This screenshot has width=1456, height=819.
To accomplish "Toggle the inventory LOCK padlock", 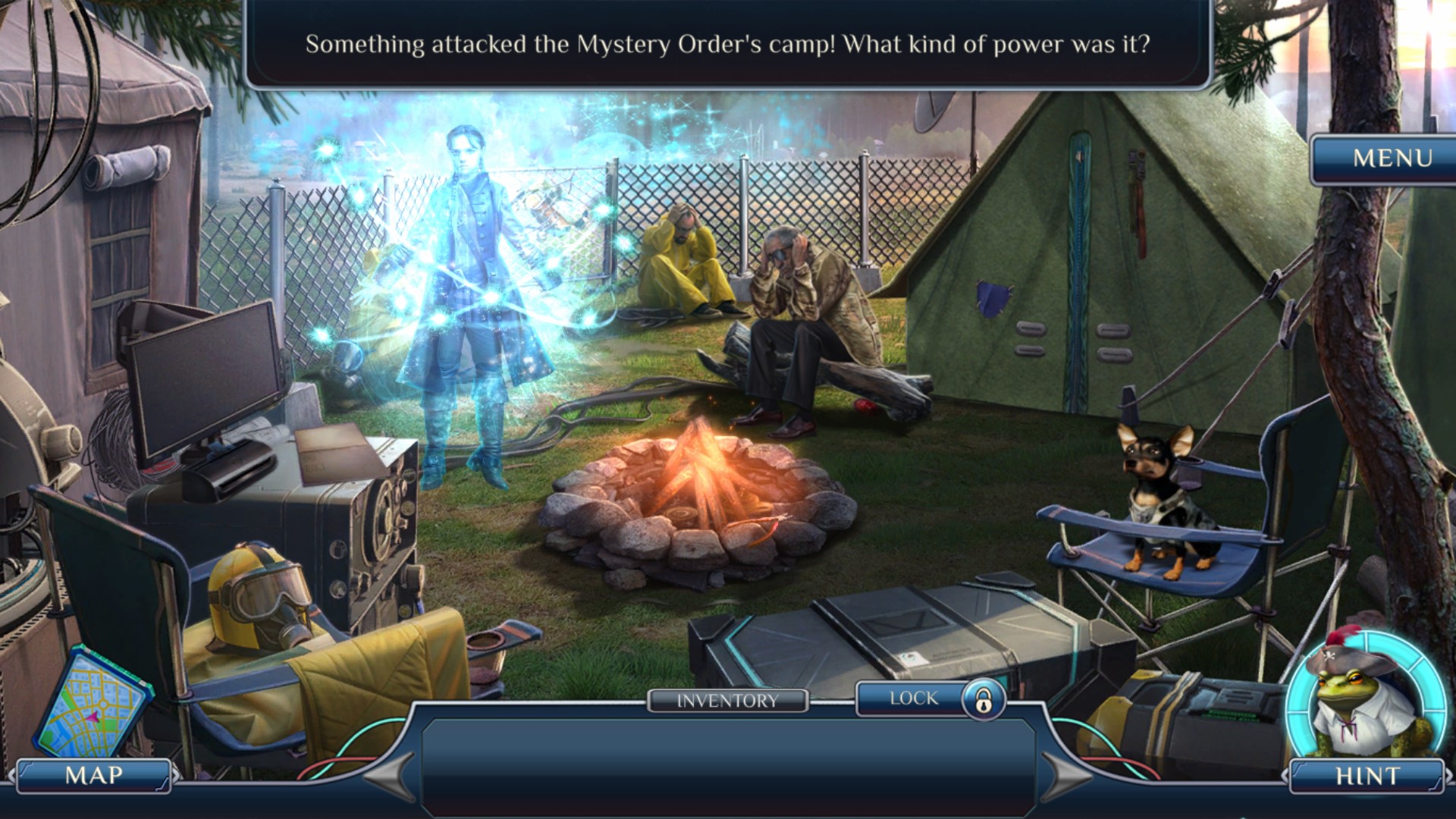I will 984,699.
